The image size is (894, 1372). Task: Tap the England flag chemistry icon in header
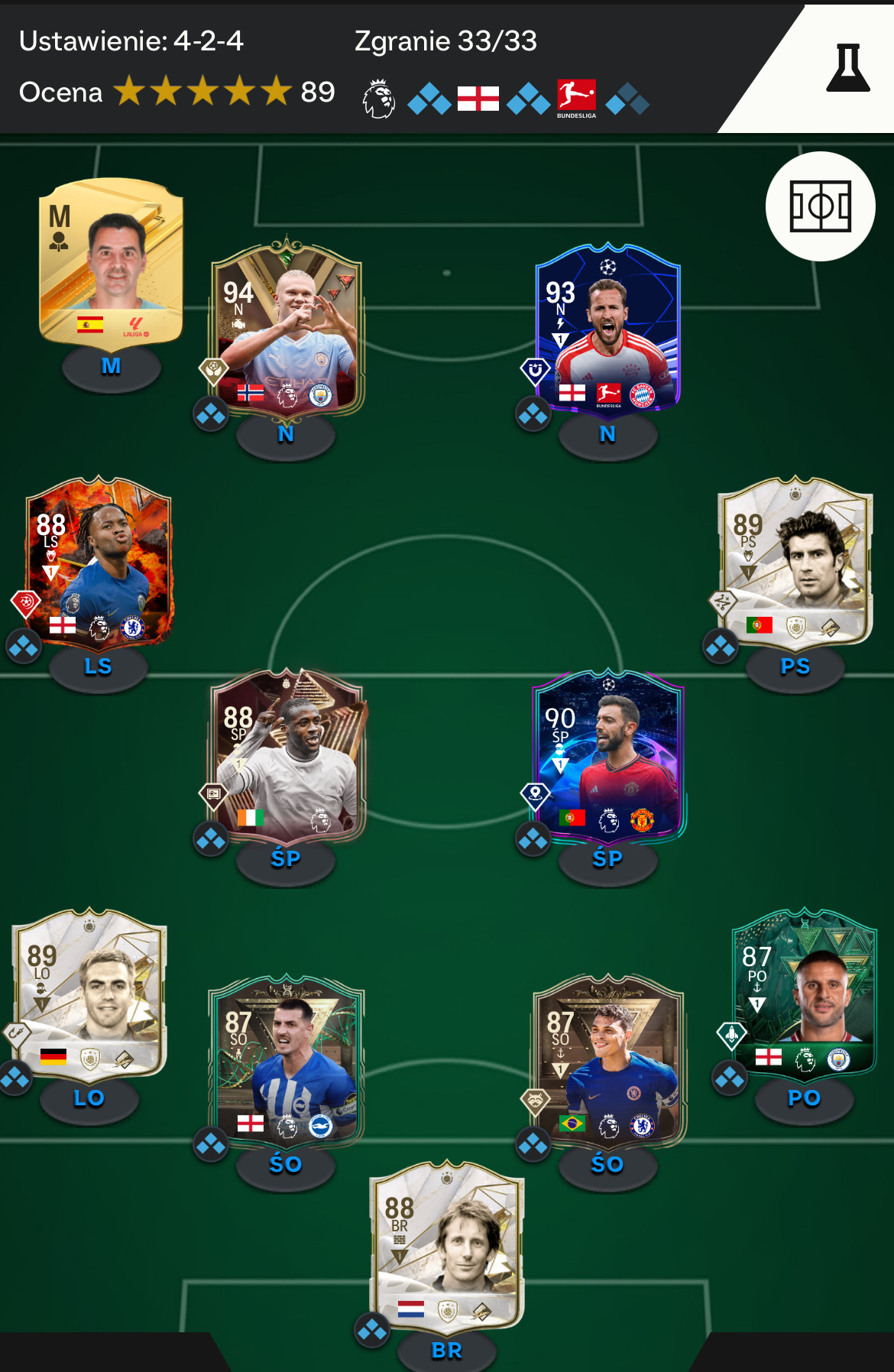[478, 99]
